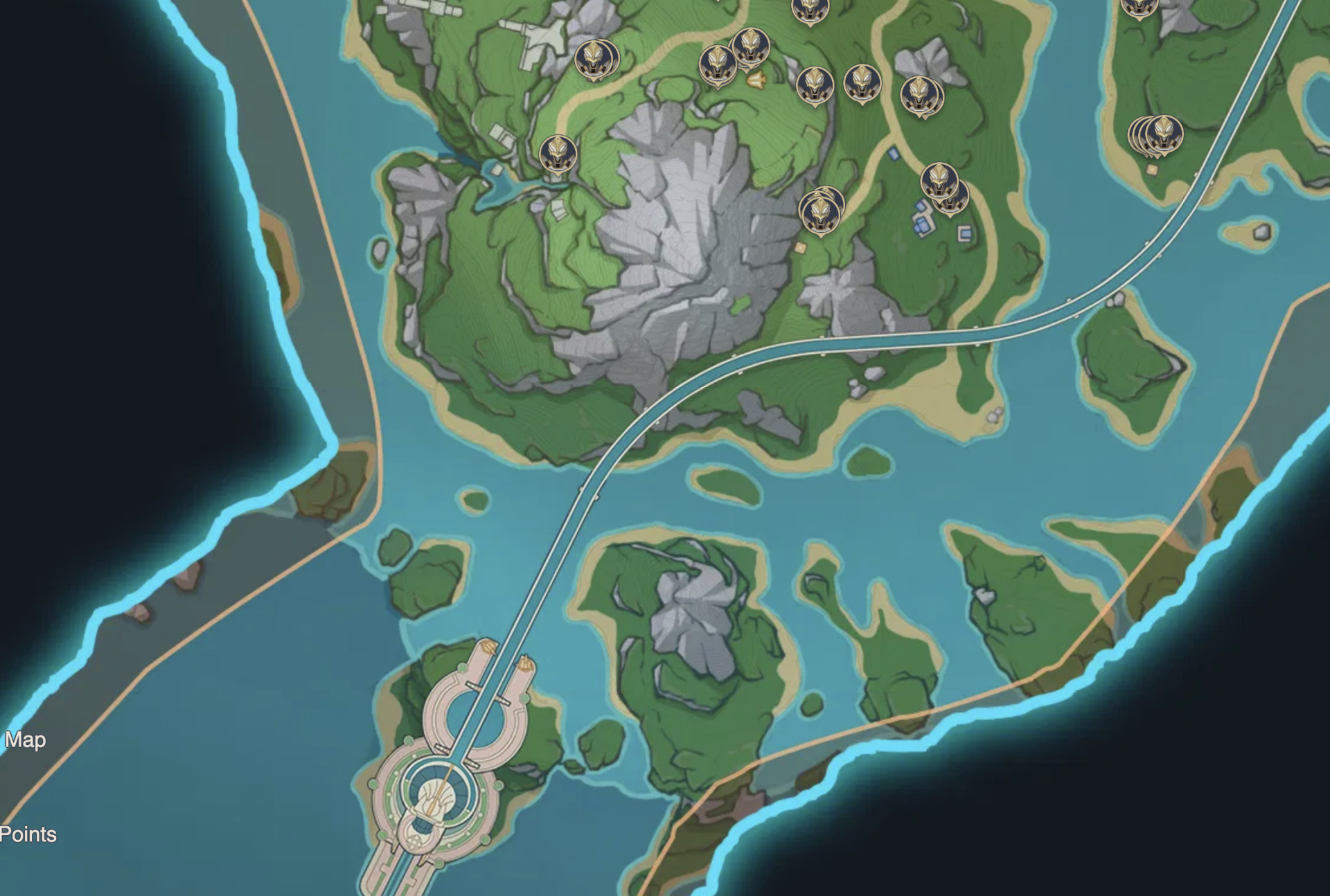Click the "Map" label at the screen edge
This screenshot has width=1330, height=896.
pos(25,740)
